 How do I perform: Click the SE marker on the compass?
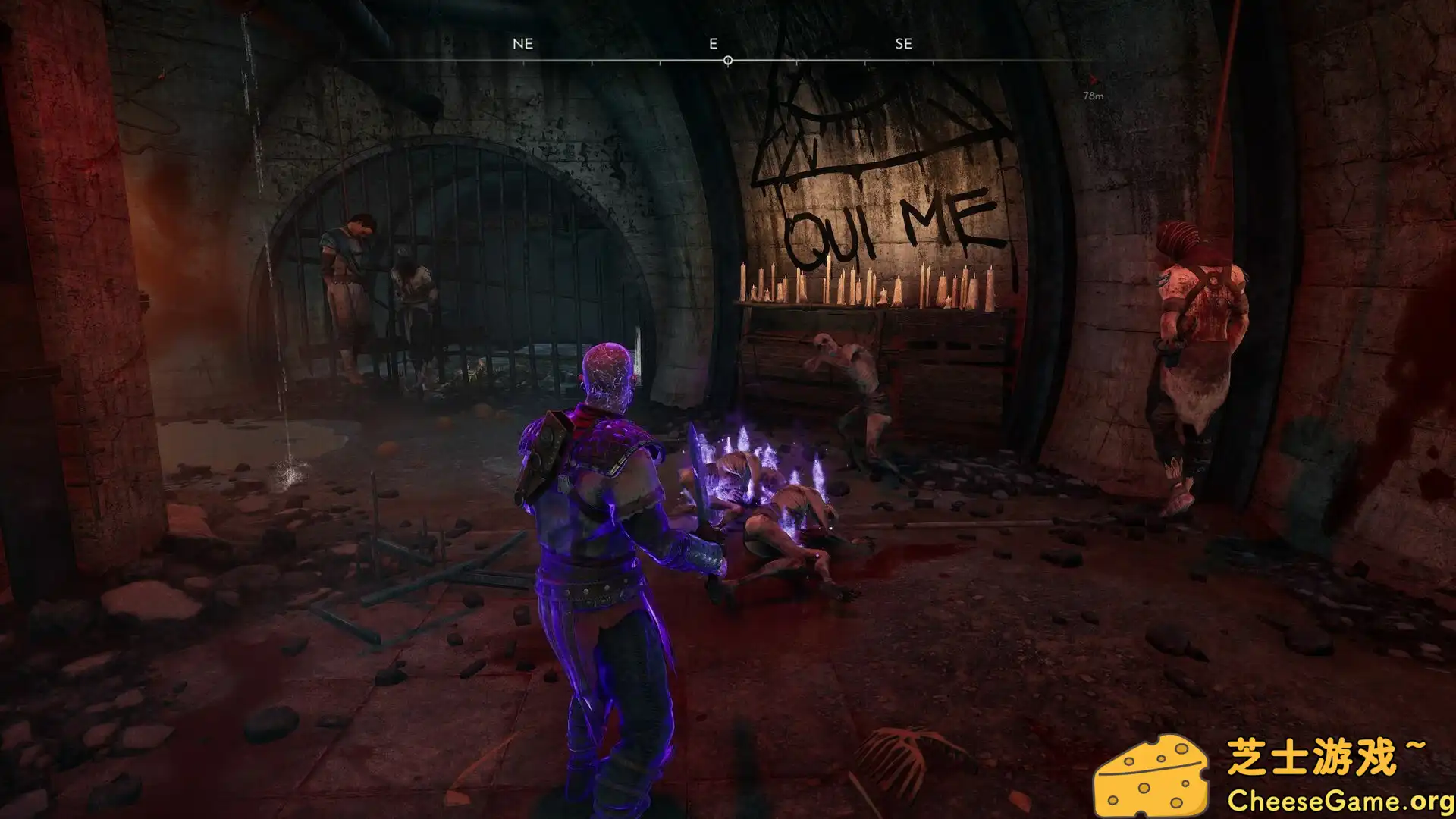point(903,43)
